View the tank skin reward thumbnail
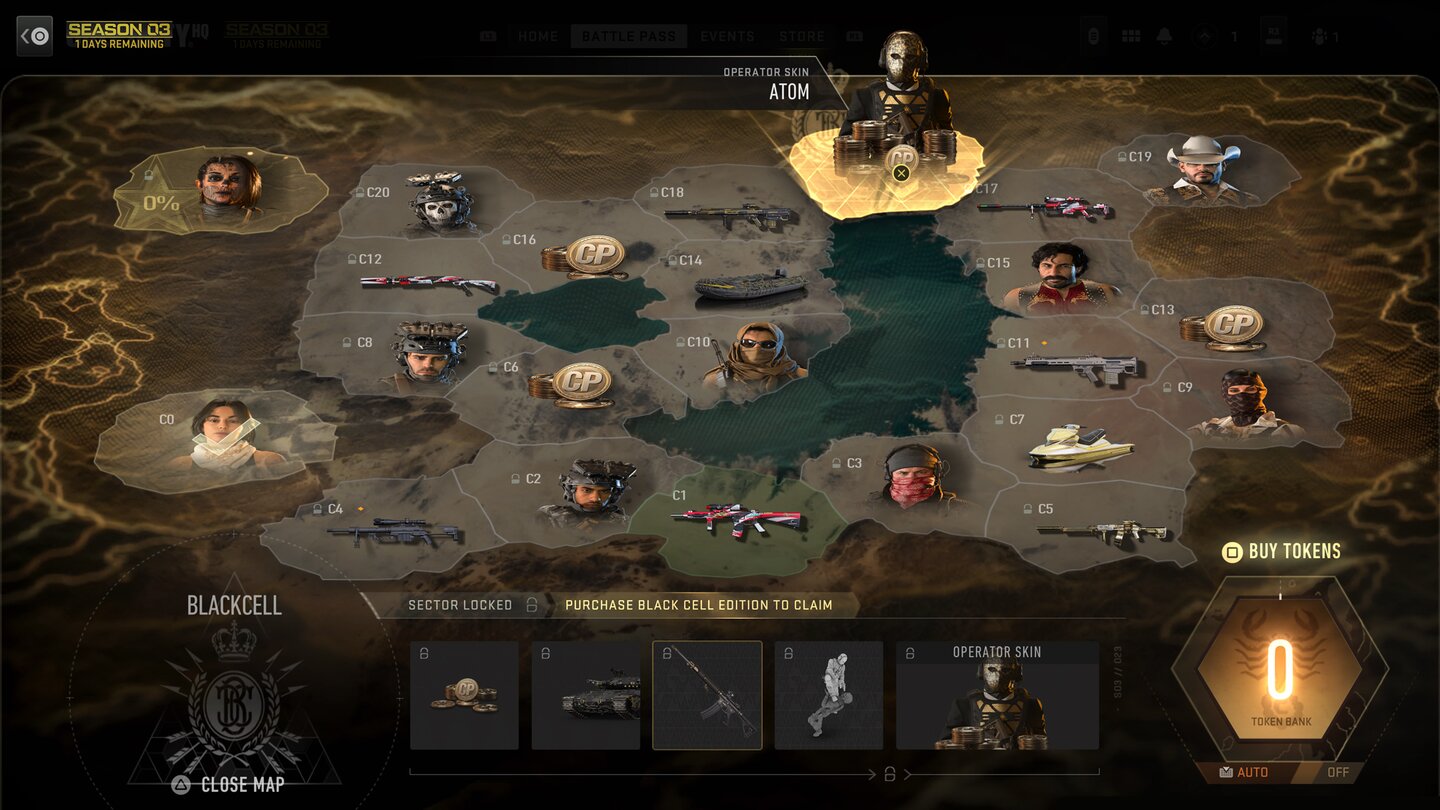Viewport: 1440px width, 810px height. point(586,695)
